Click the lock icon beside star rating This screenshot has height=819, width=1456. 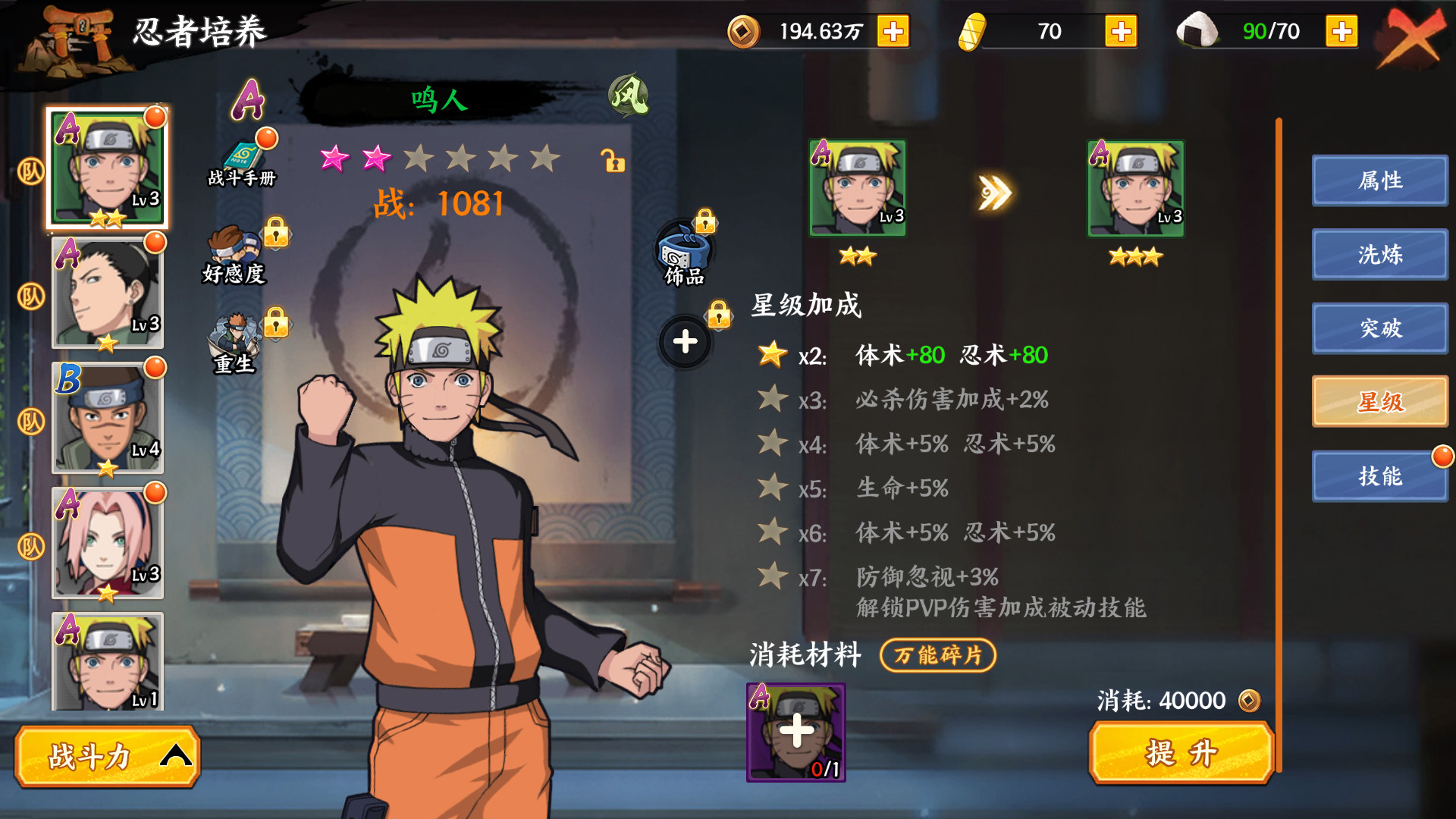pos(614,162)
